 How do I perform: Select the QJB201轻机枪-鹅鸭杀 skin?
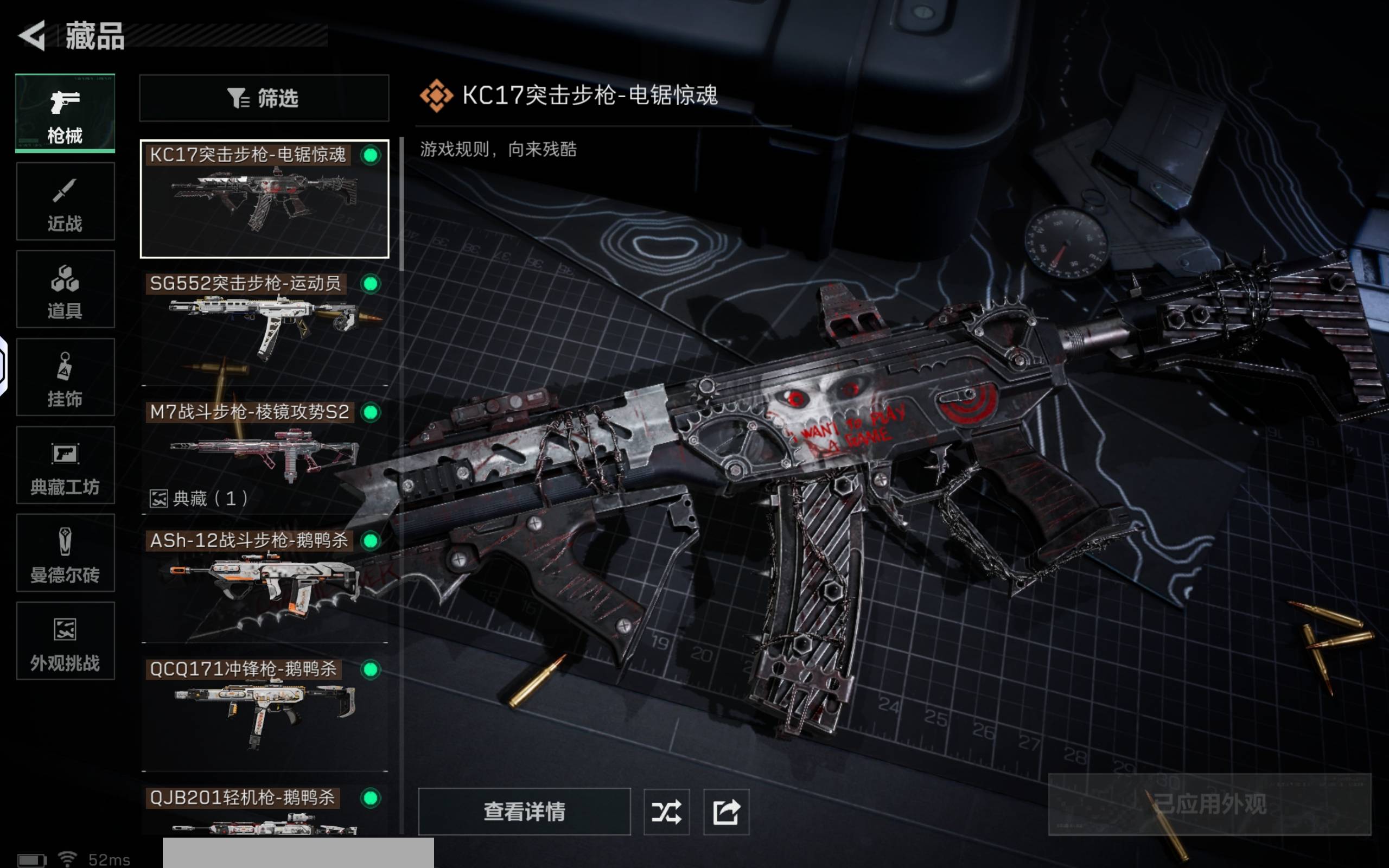click(264, 810)
